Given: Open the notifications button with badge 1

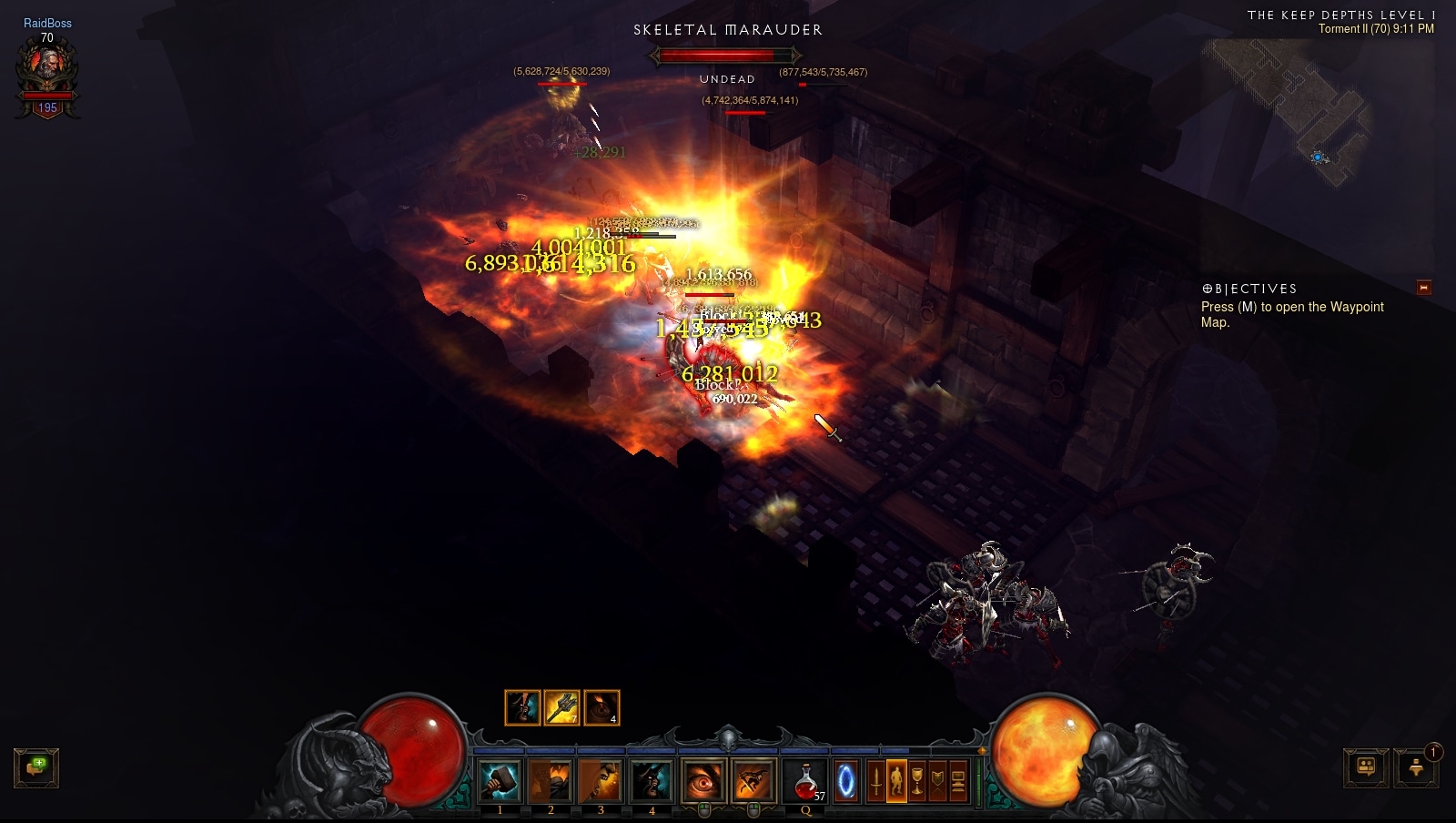Looking at the screenshot, I should tap(1416, 767).
